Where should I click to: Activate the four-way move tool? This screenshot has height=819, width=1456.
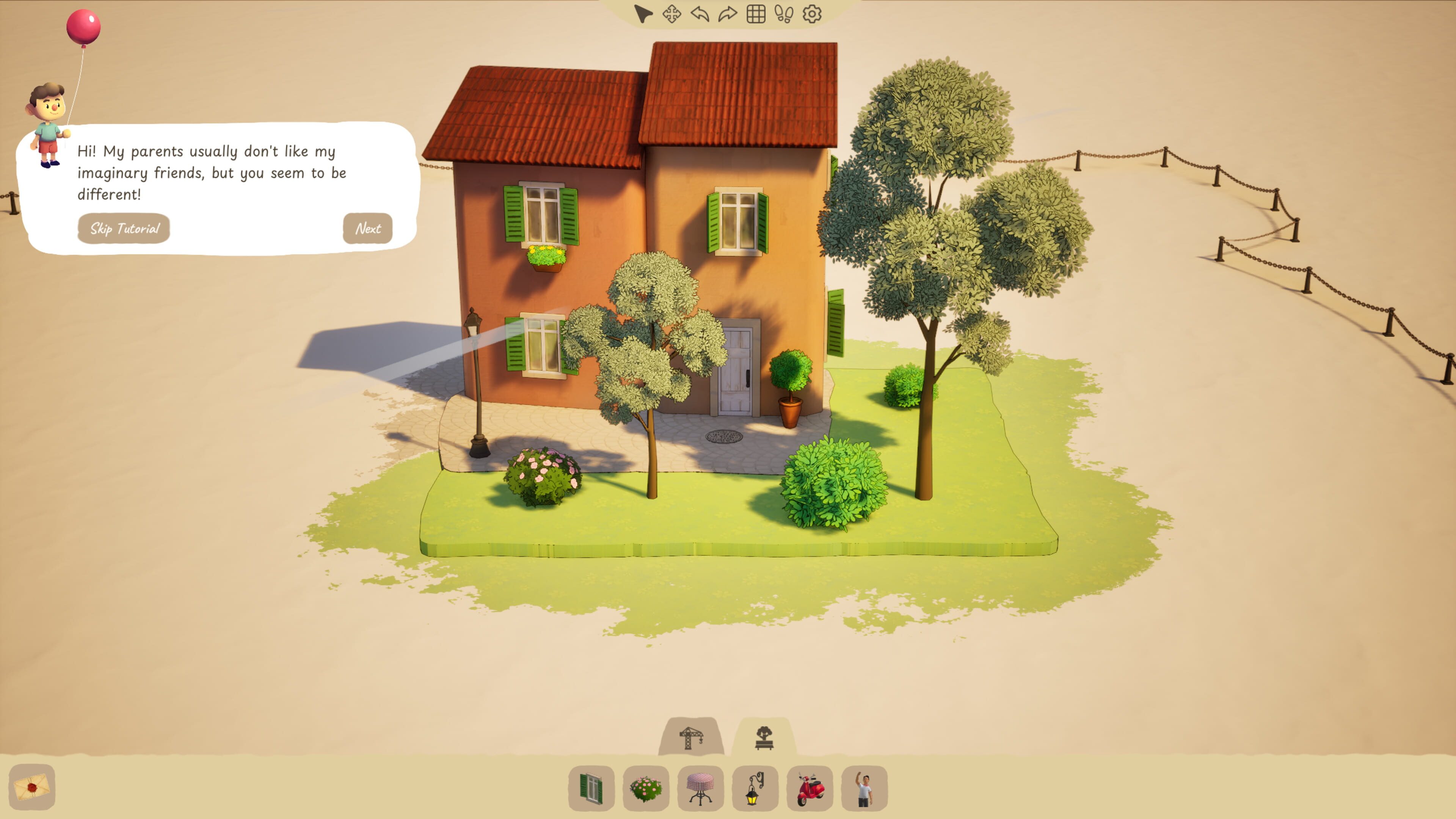(672, 14)
